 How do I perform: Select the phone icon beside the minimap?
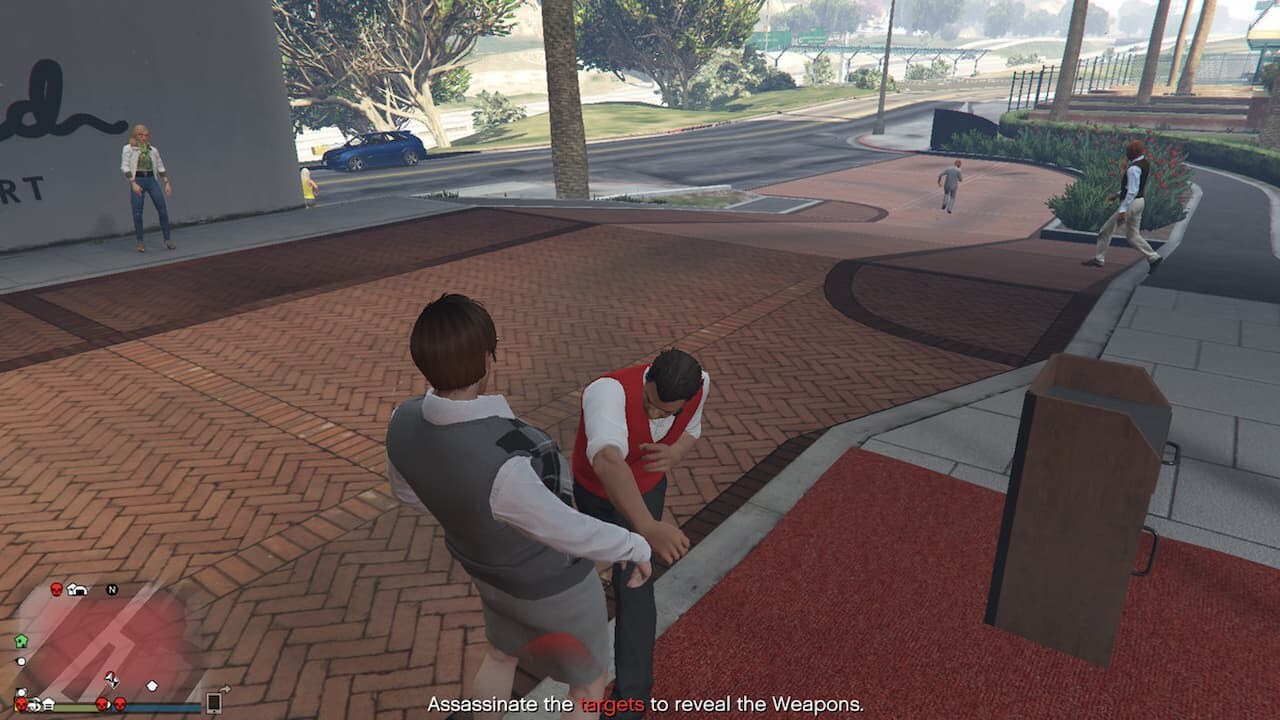coord(213,702)
